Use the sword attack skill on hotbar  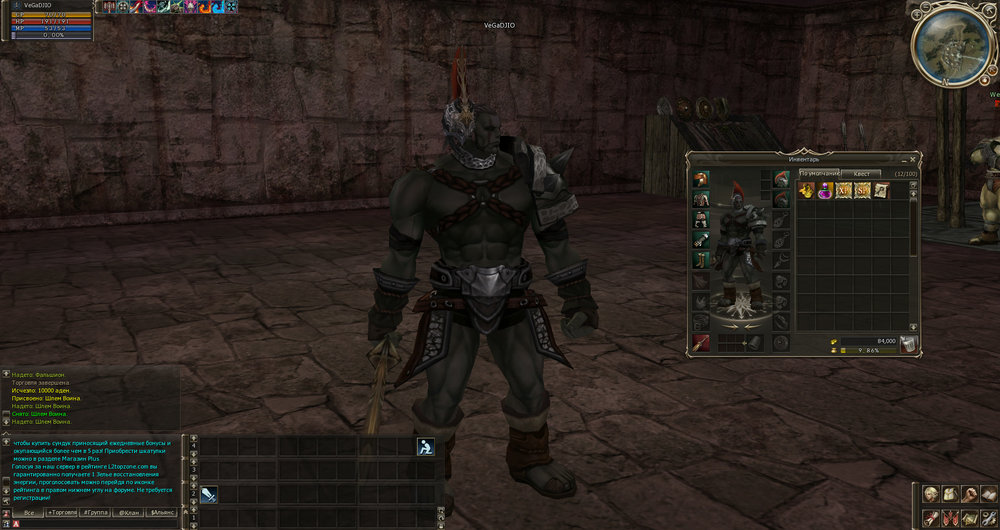click(209, 494)
